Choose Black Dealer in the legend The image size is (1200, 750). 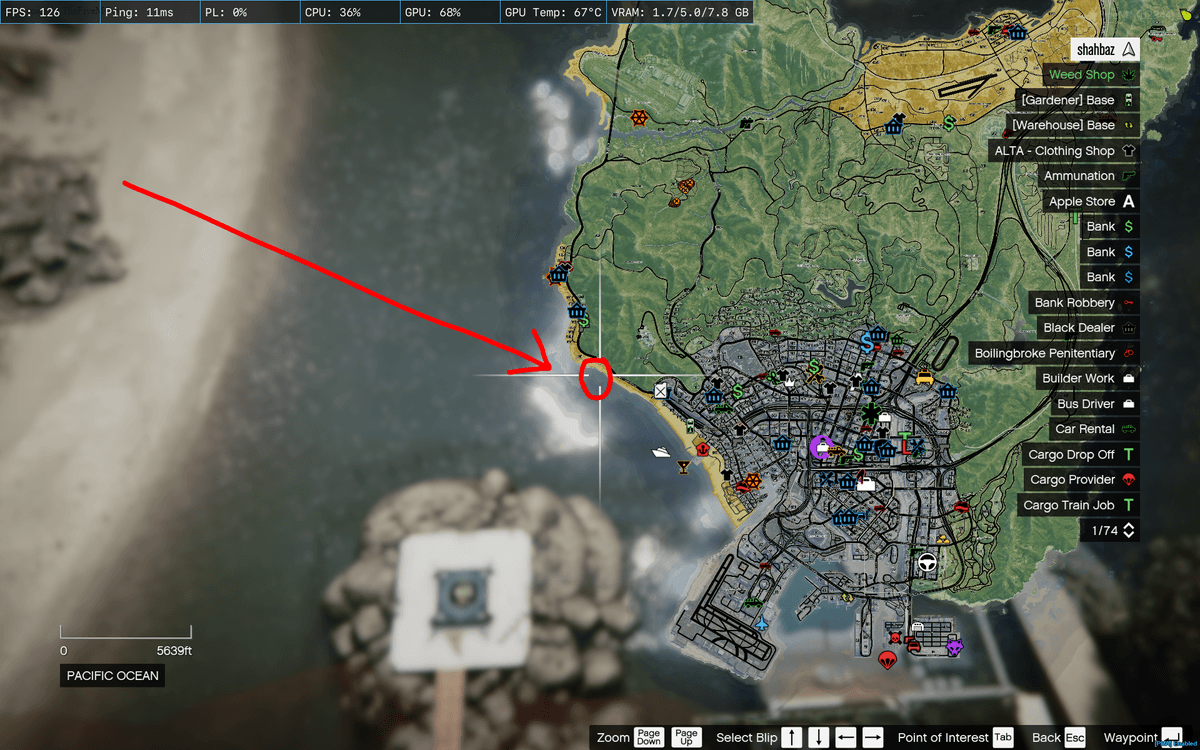coord(1088,328)
